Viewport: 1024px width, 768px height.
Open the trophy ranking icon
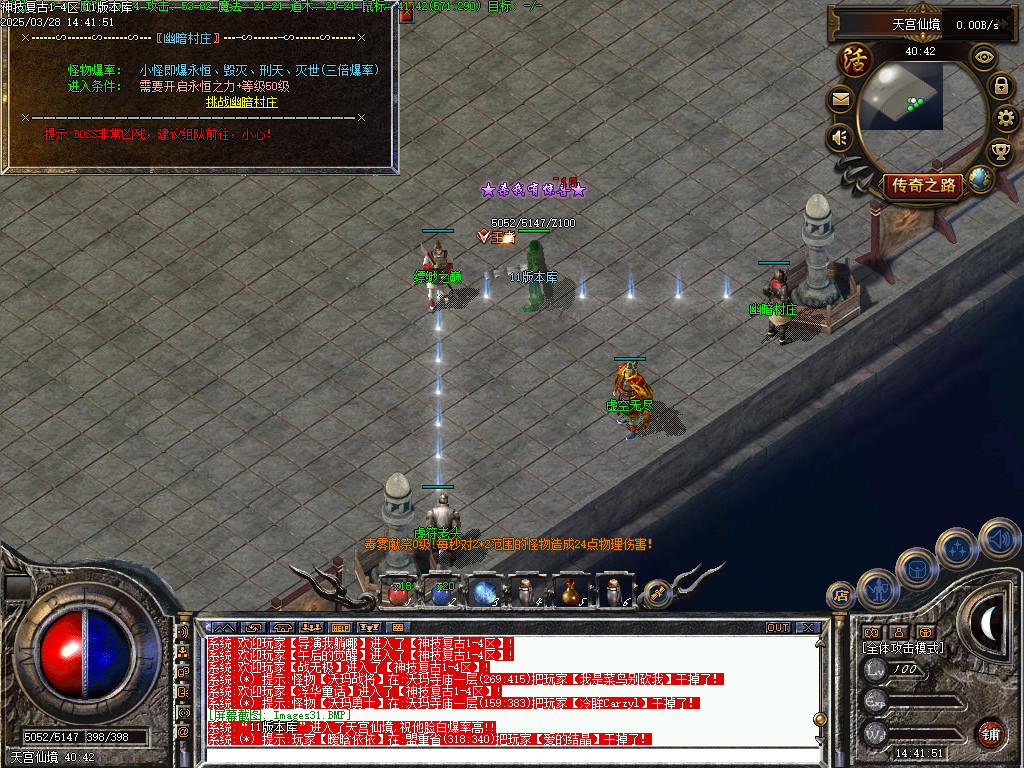click(x=999, y=152)
